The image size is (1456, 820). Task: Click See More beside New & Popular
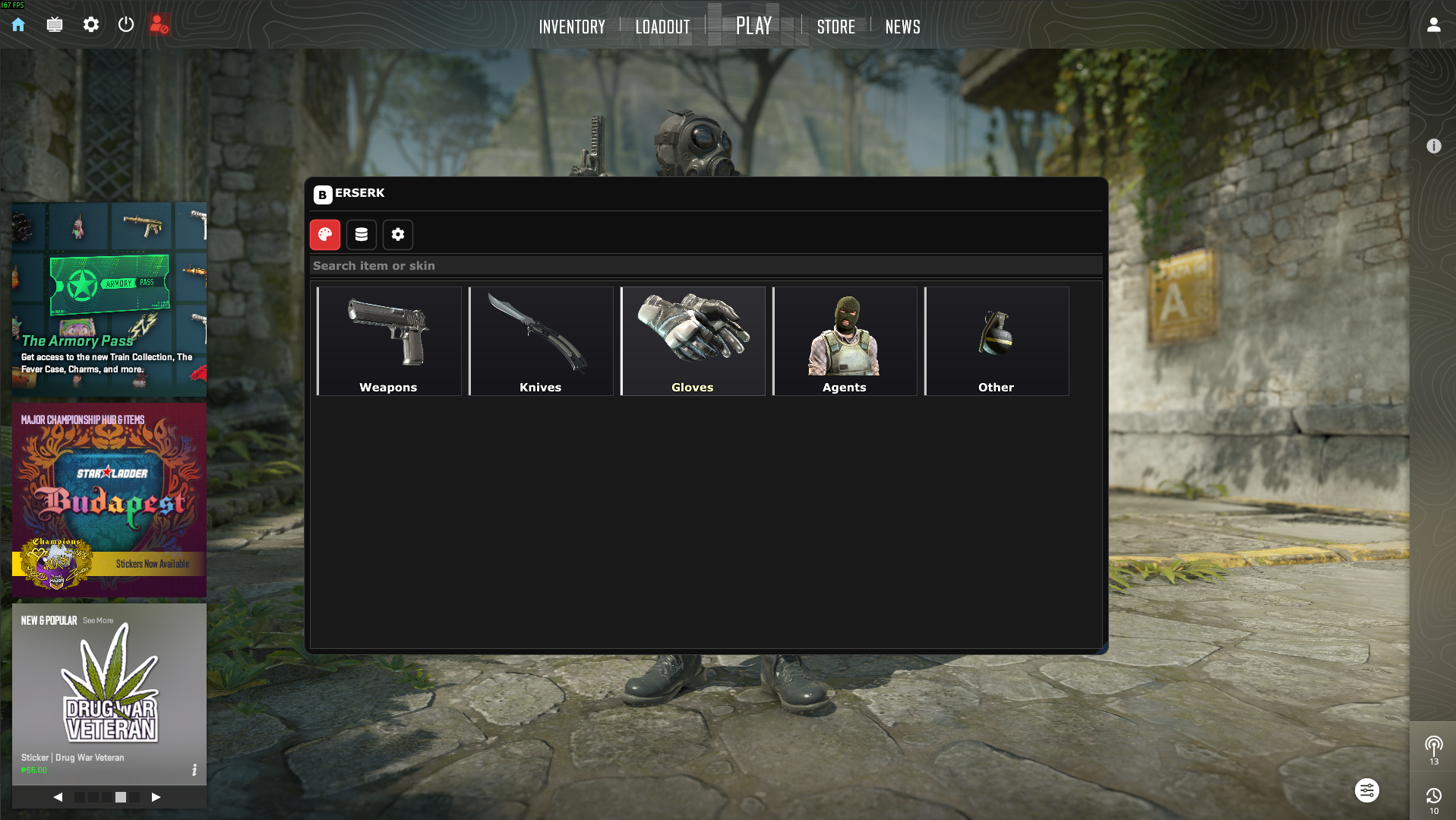(98, 620)
